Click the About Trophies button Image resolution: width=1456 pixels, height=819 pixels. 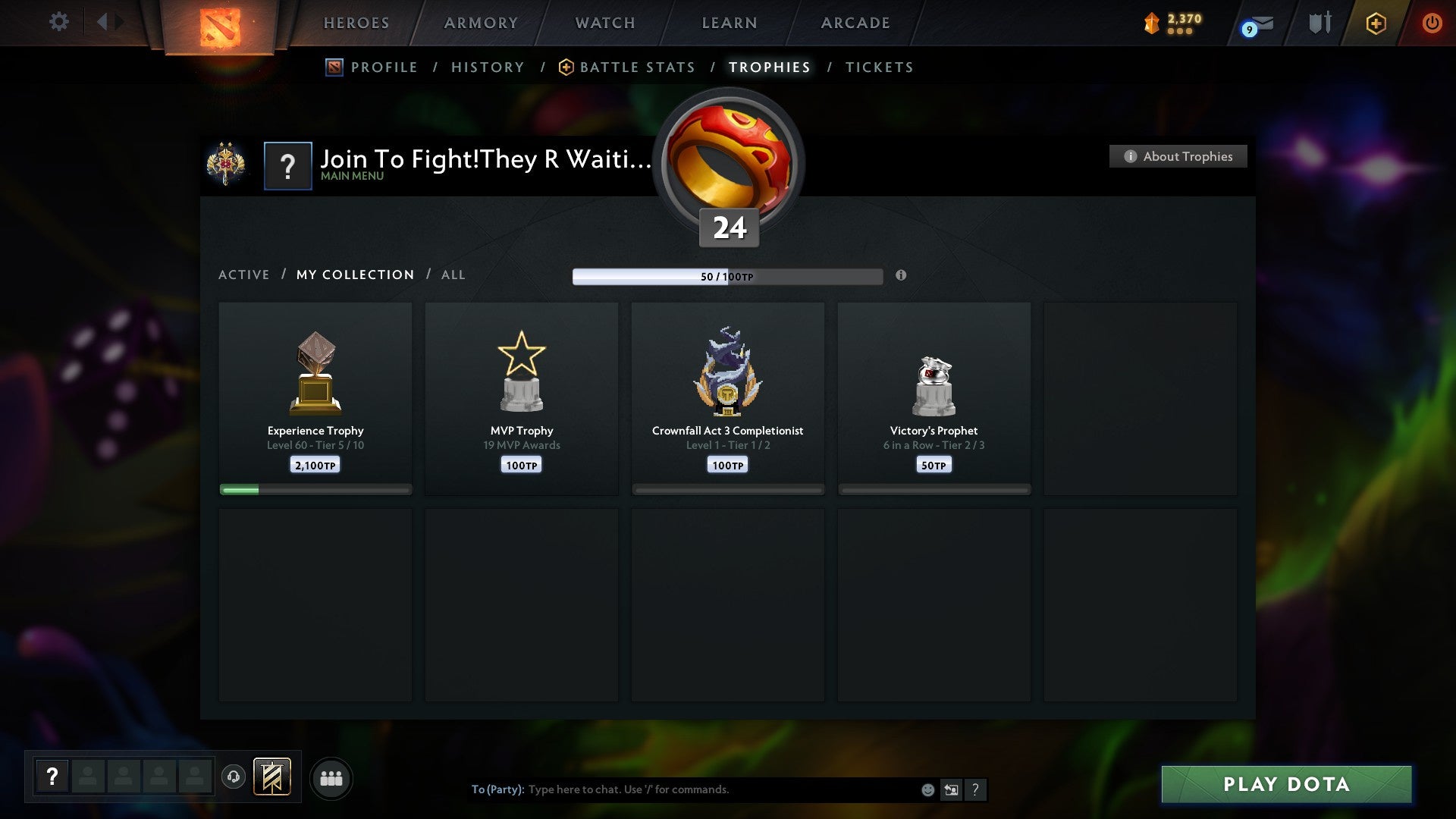pyautogui.click(x=1177, y=156)
